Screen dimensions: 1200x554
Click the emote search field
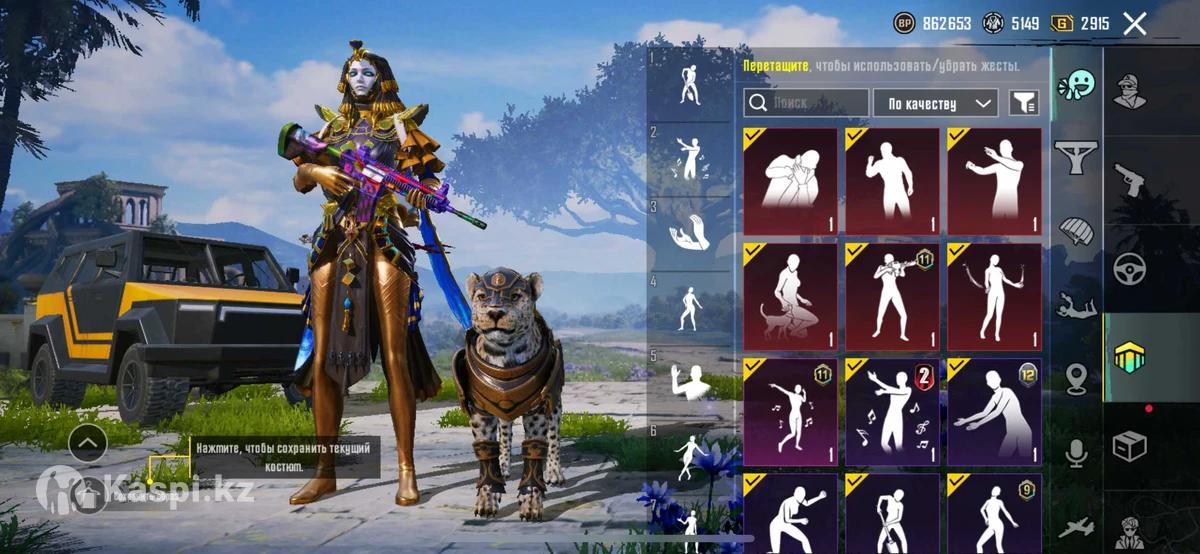point(806,103)
